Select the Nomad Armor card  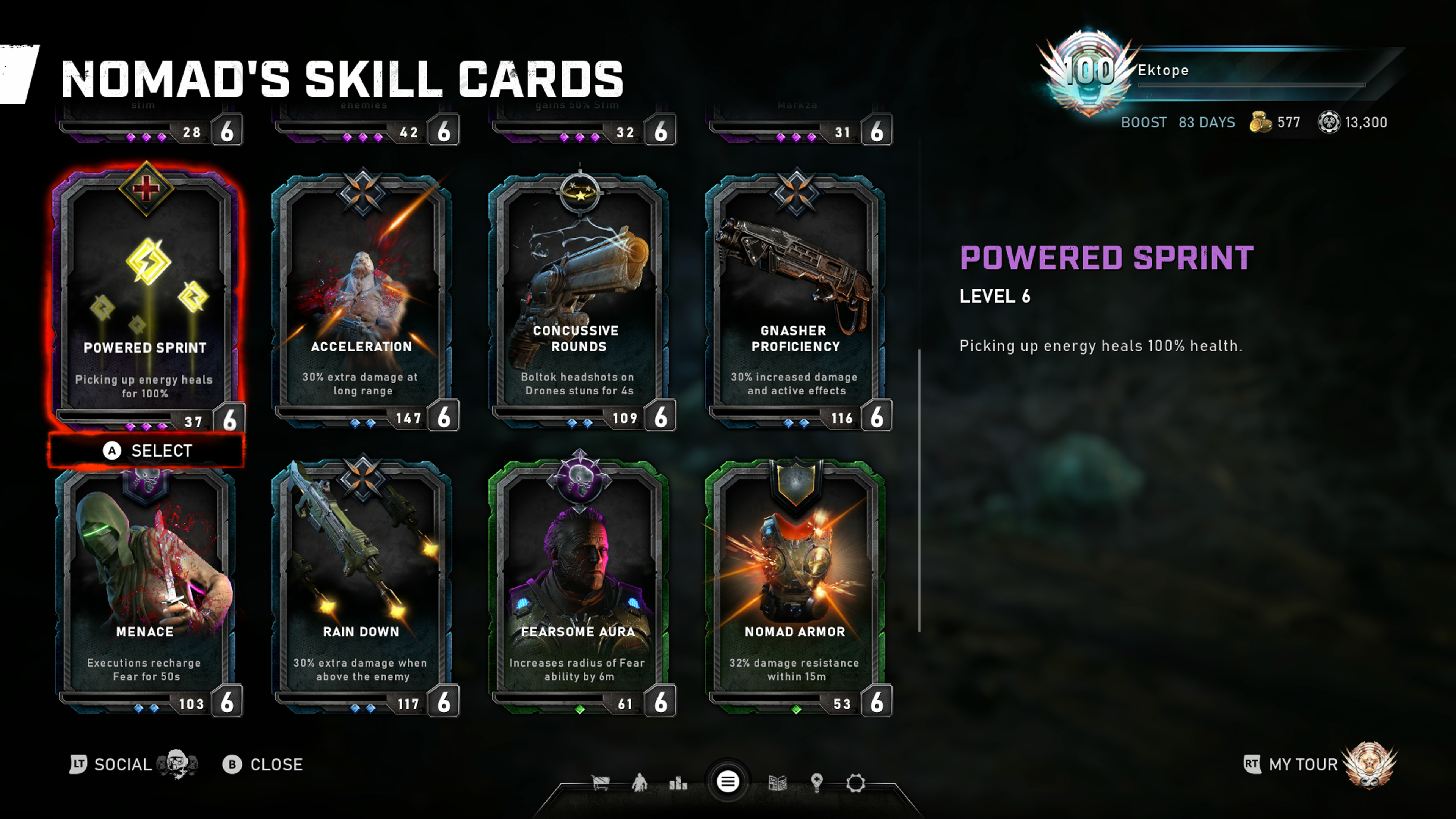click(x=796, y=588)
